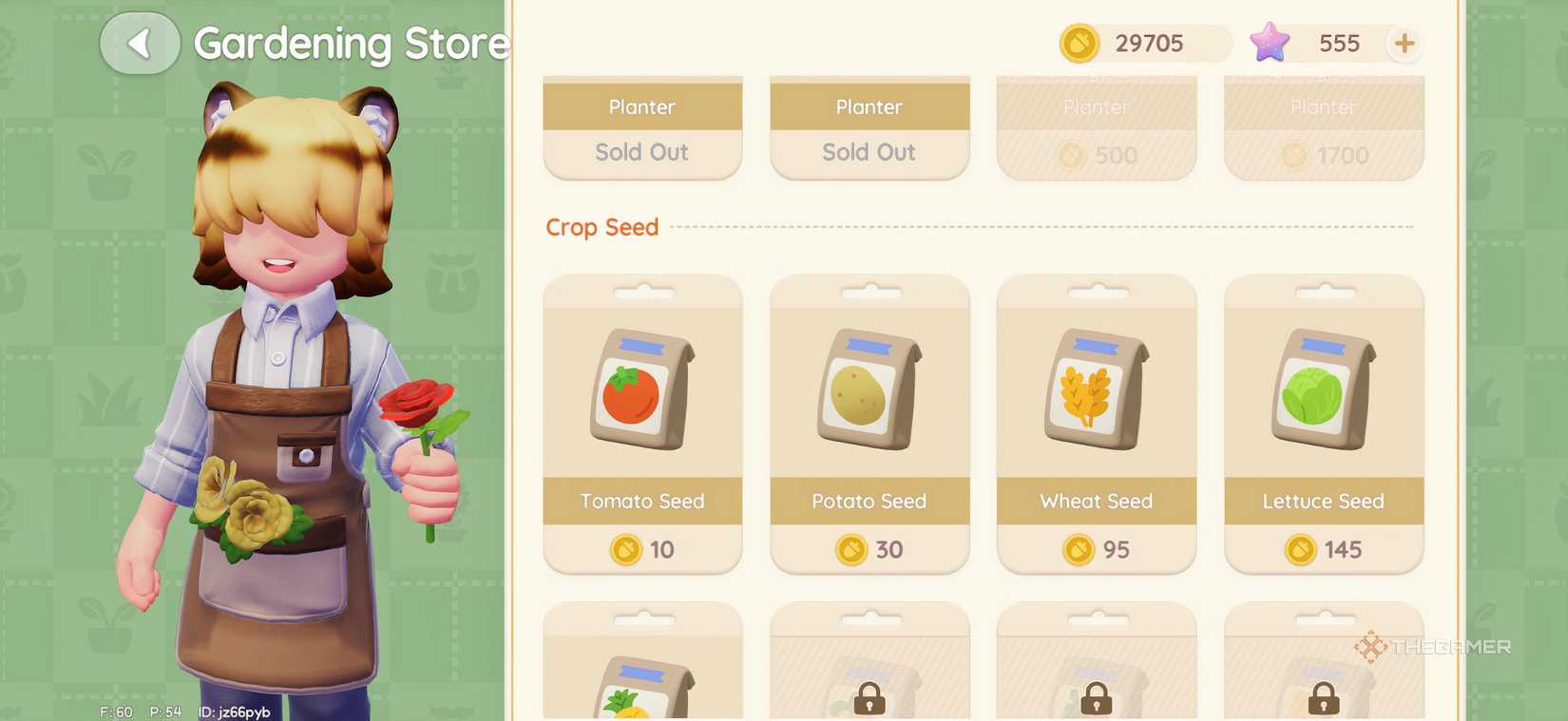Click the padlock on the locked seed slot

868,698
